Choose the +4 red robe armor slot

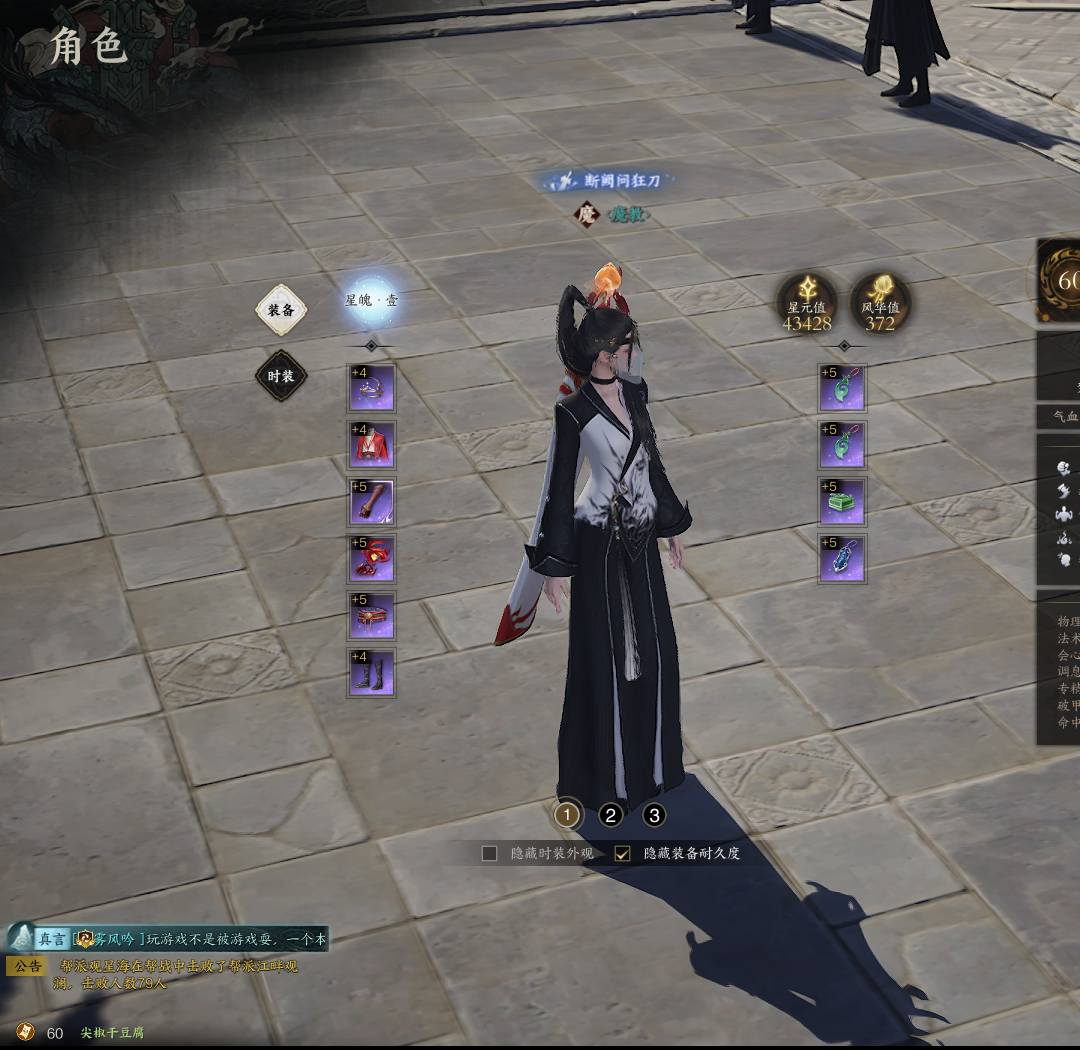(x=371, y=445)
